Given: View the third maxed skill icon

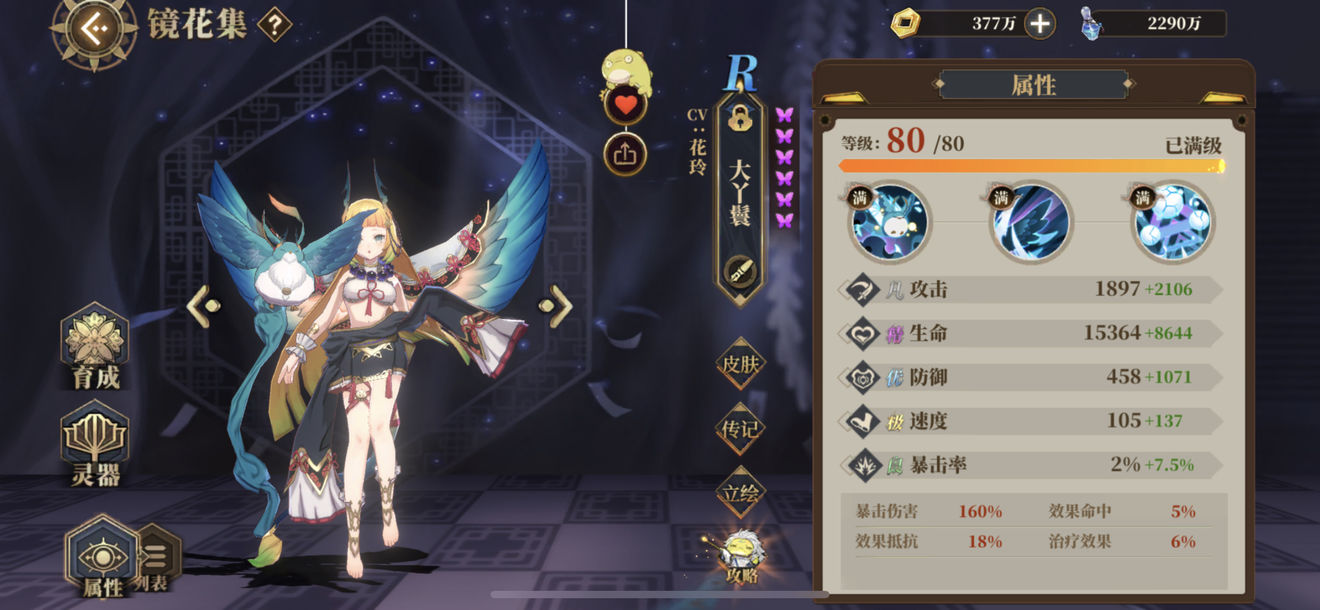Looking at the screenshot, I should (x=1172, y=222).
